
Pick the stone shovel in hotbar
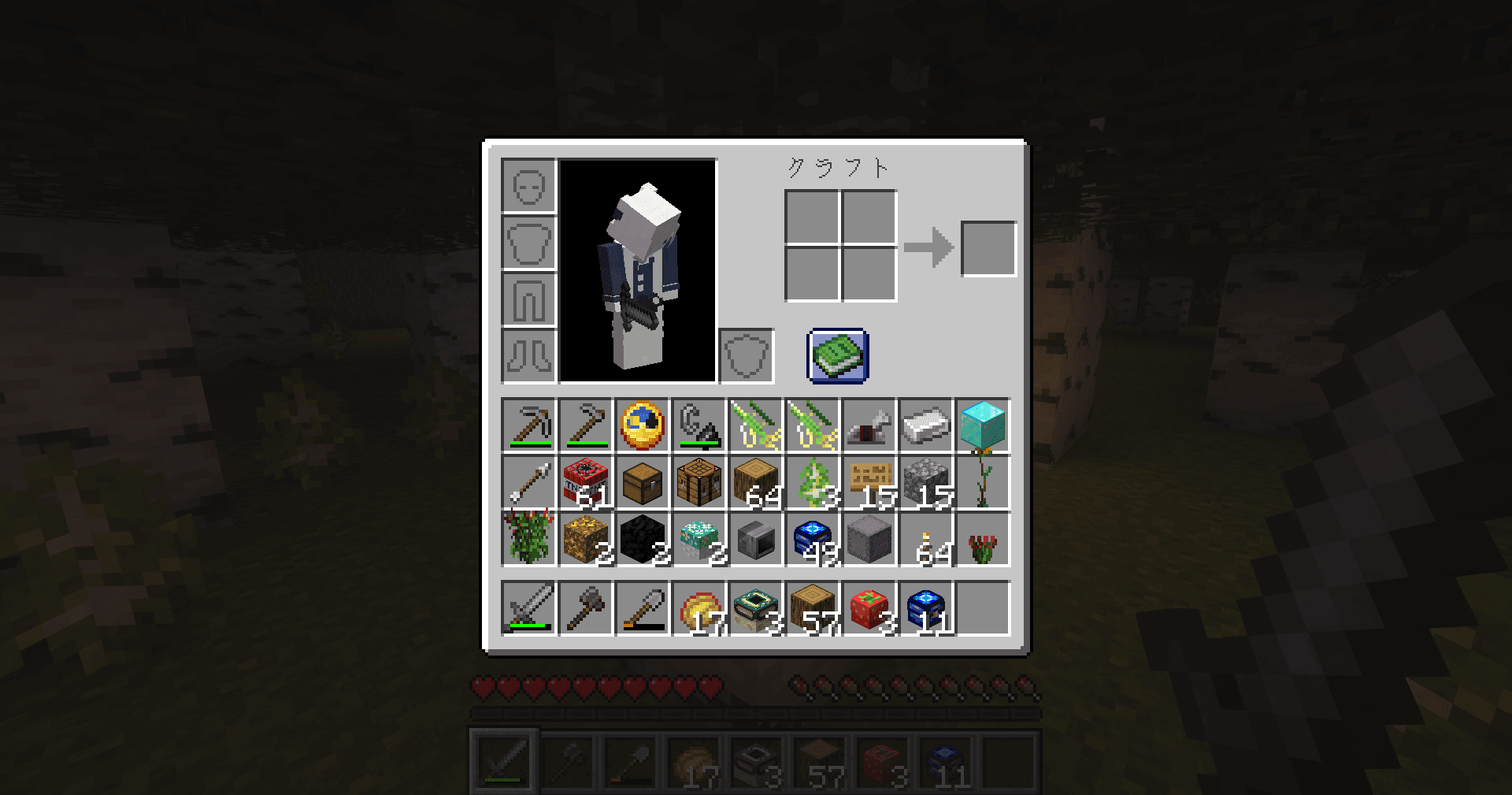click(642, 608)
